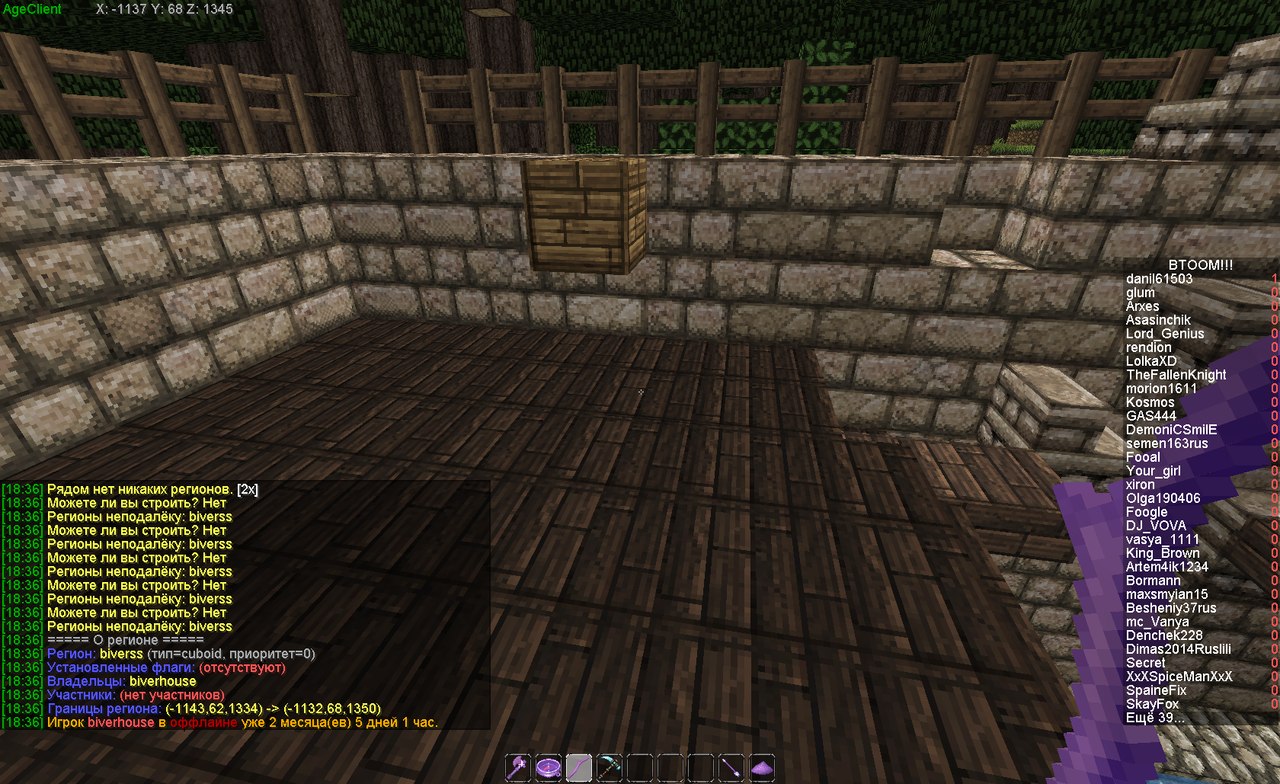Choose Lord_Genius from the player list
This screenshot has width=1280, height=784.
coord(1165,334)
